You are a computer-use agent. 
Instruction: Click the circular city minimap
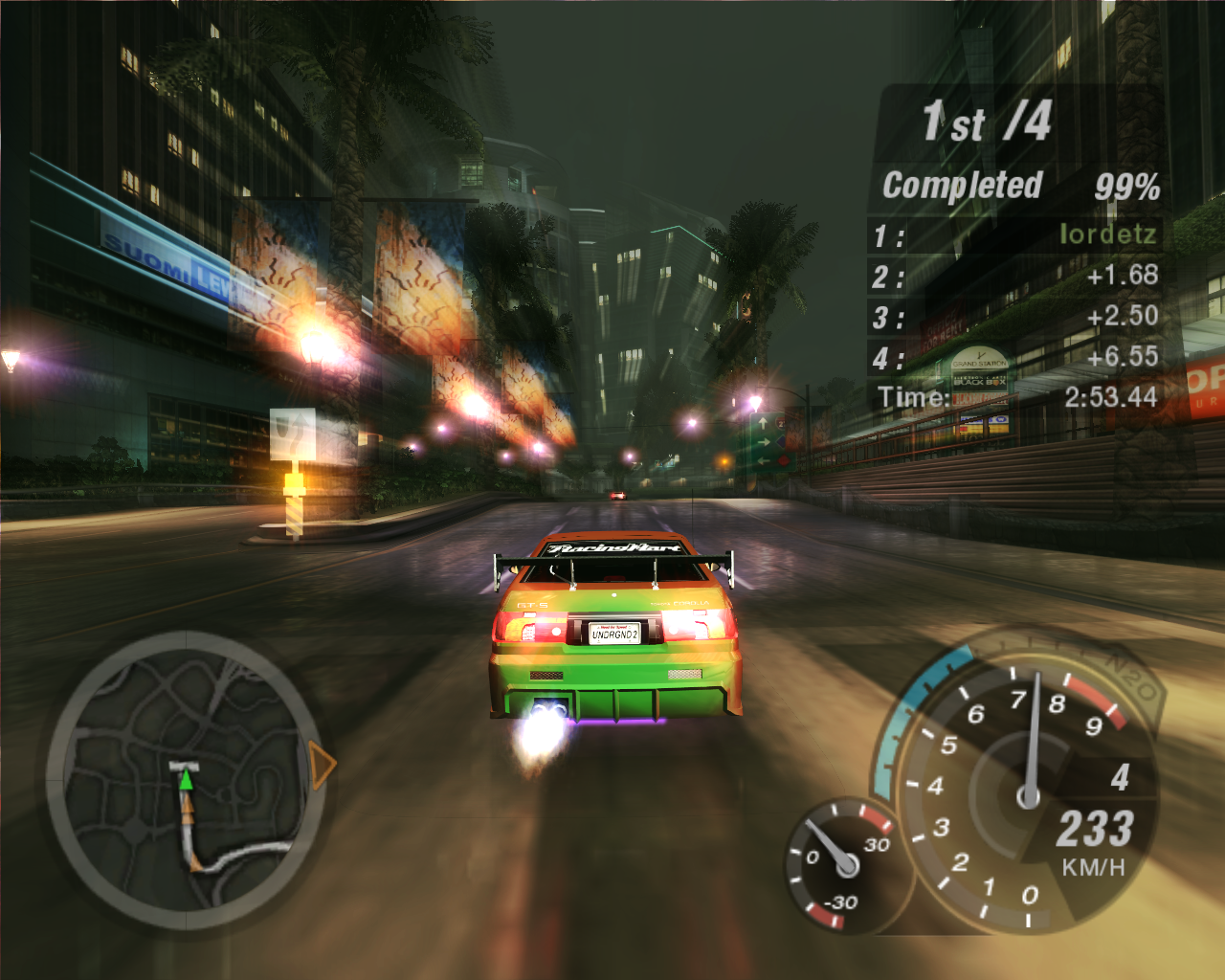click(186, 780)
